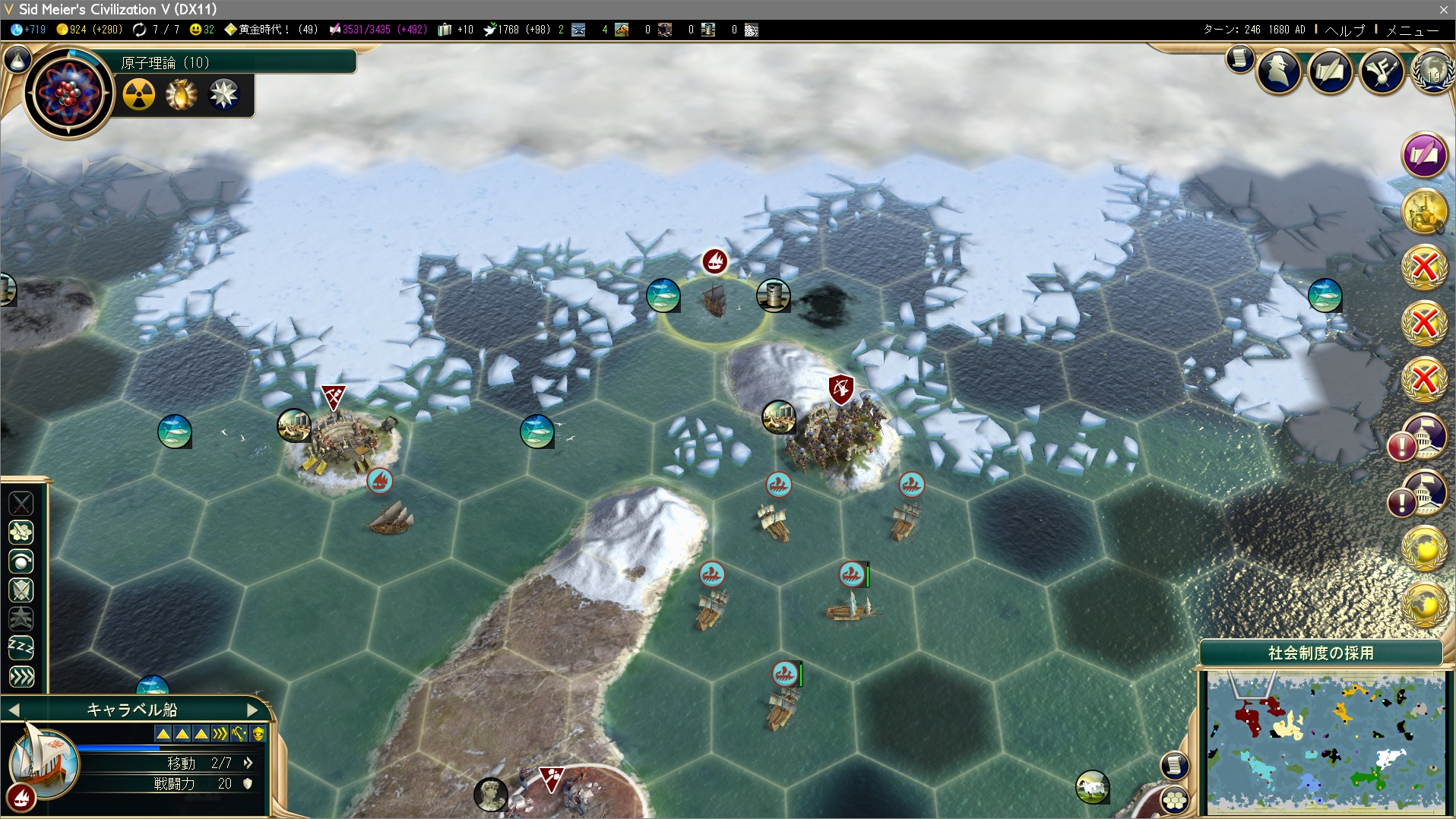
Task: Open the Atomic Theory research button
Action: pos(68,93)
